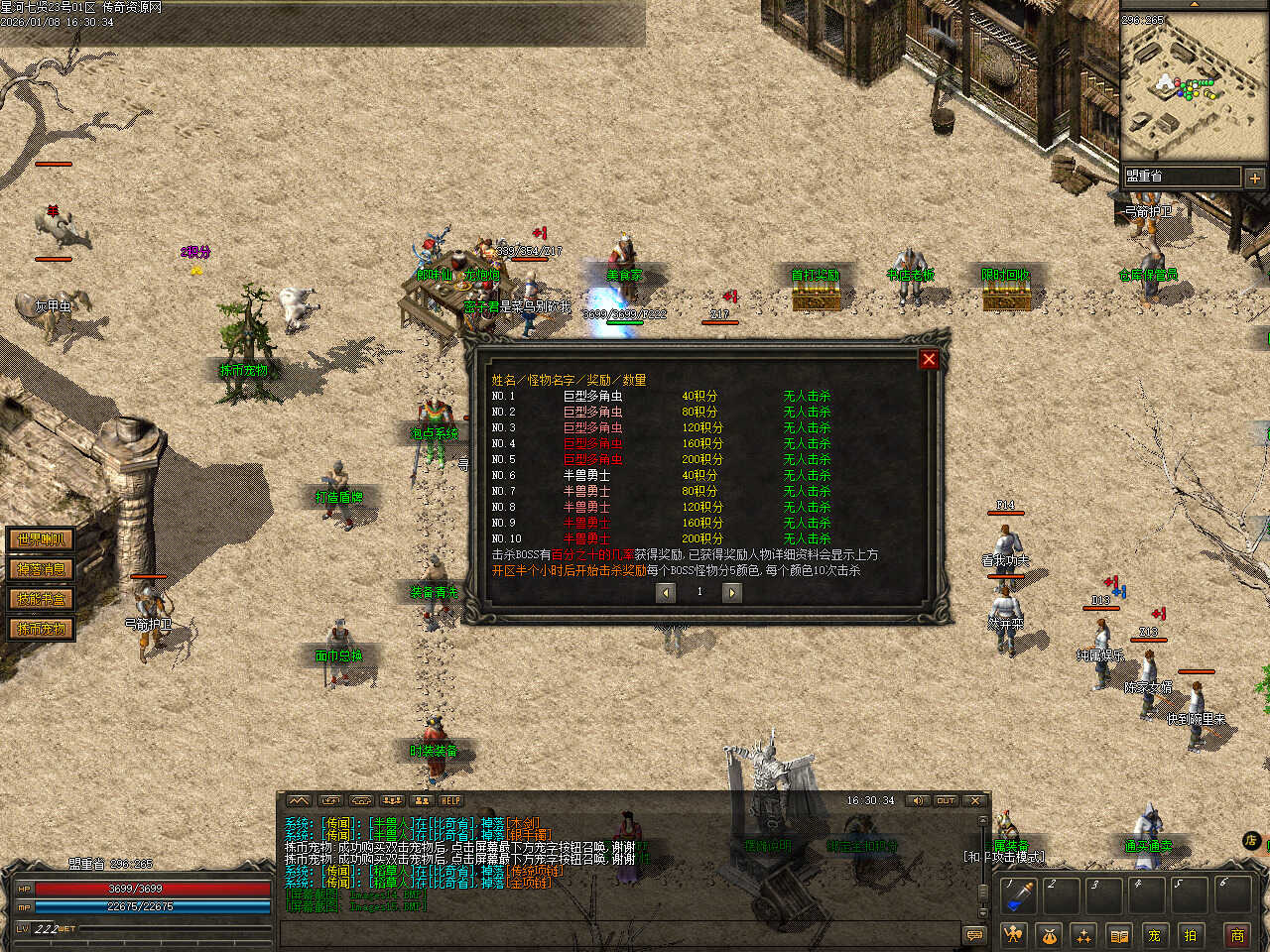This screenshot has height=952, width=1270.
Task: Open the character equipment icon
Action: click(x=1013, y=934)
